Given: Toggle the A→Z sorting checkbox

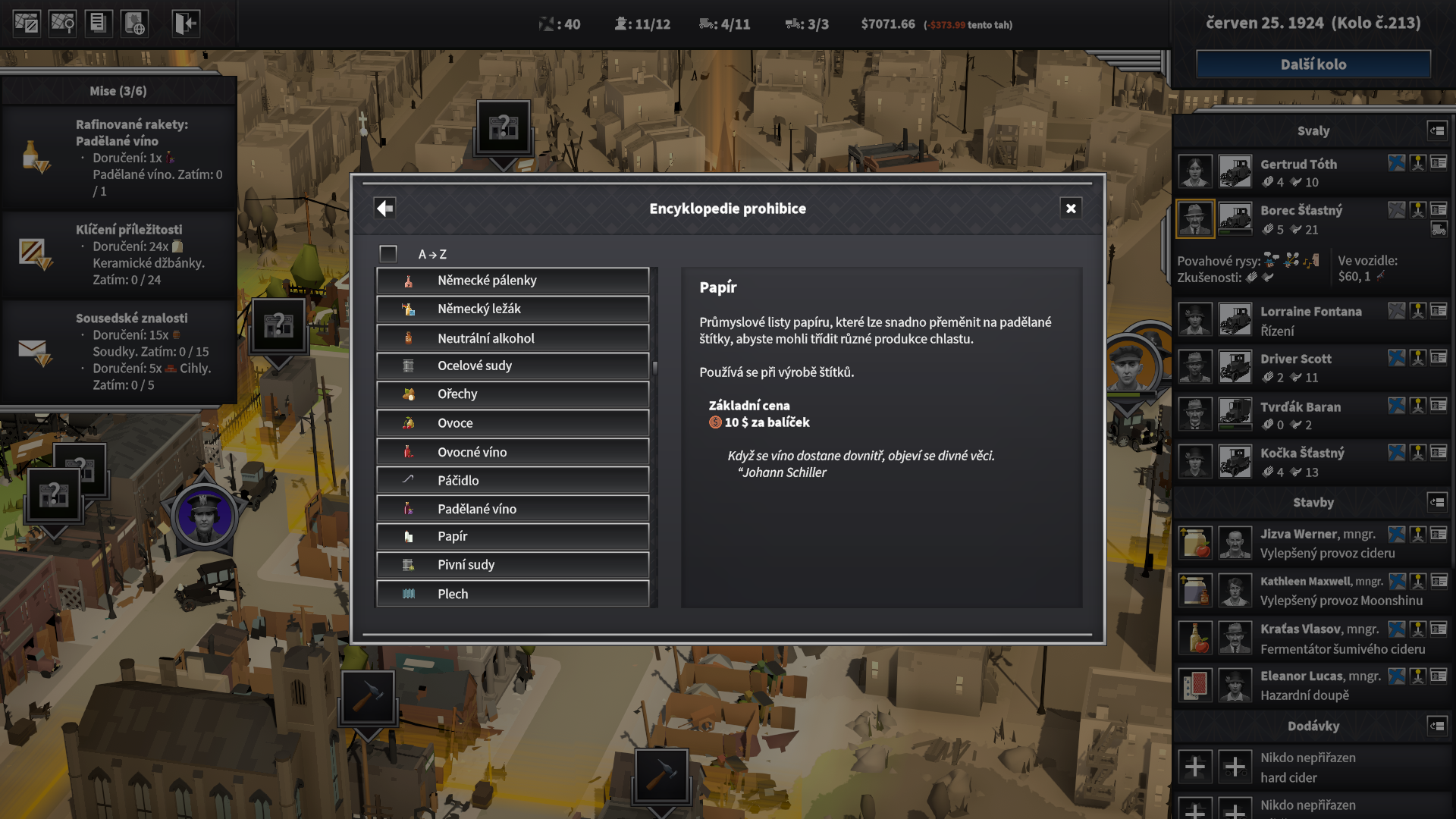Looking at the screenshot, I should pos(388,254).
